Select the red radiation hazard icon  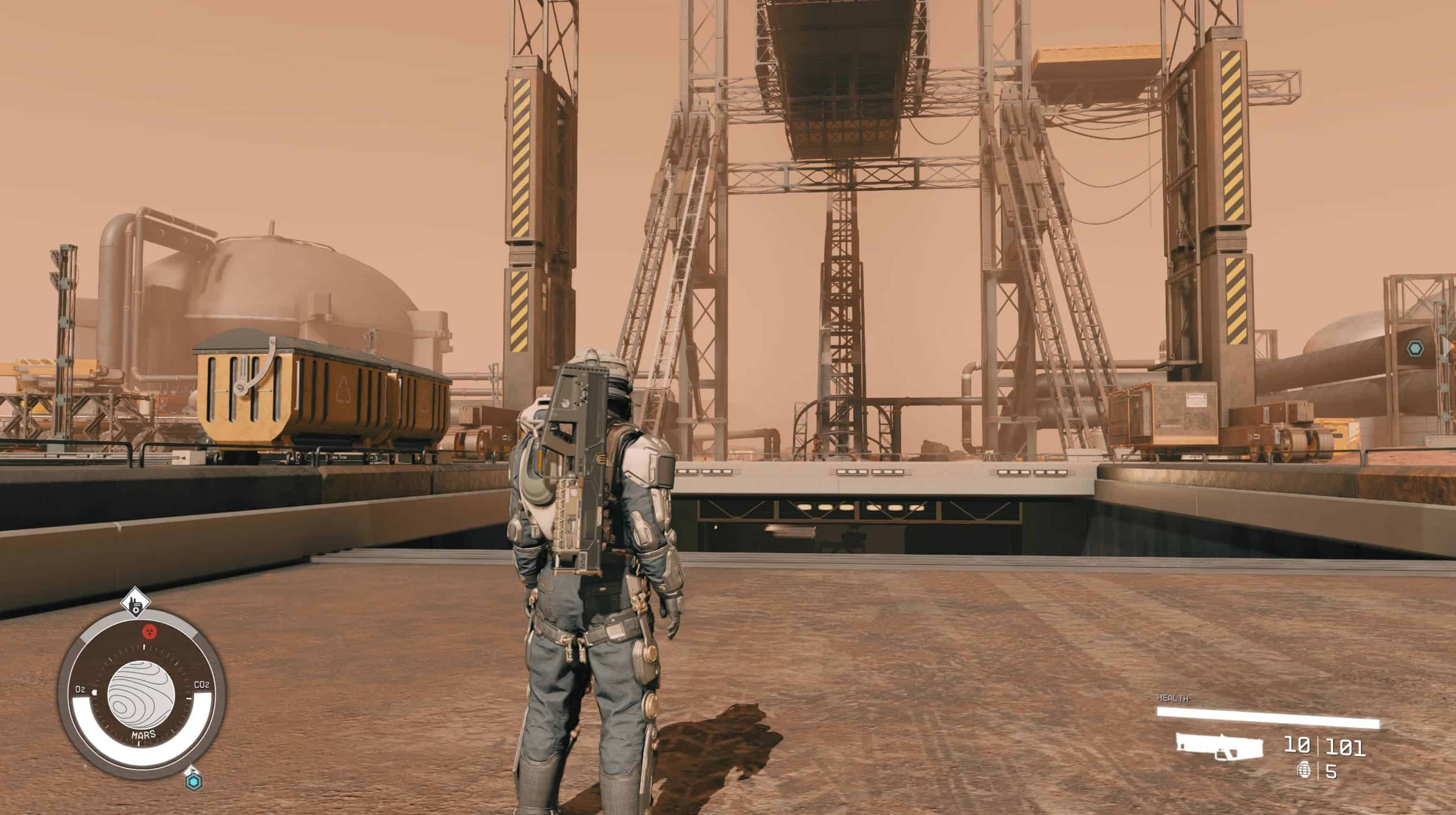click(x=149, y=631)
